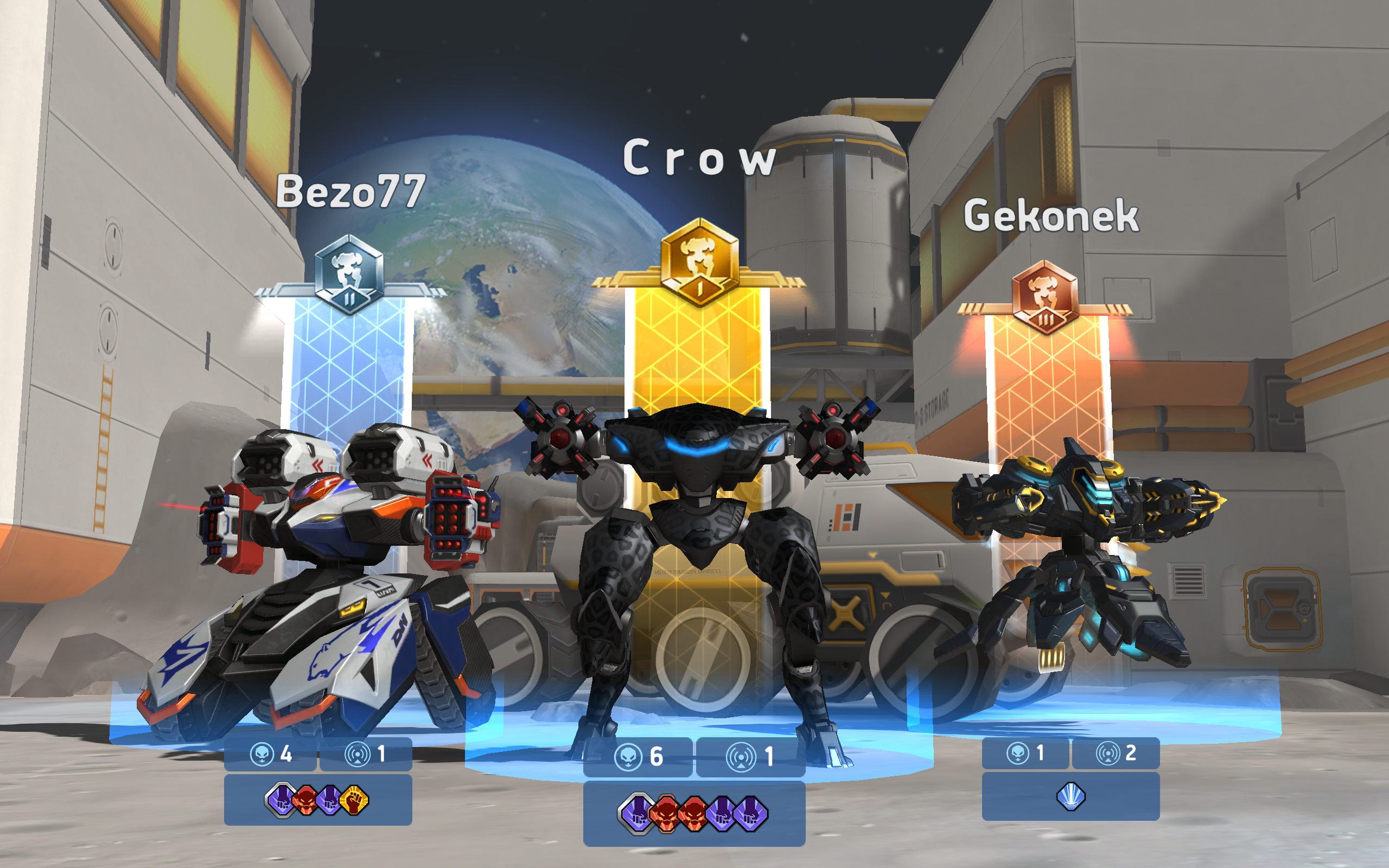Click the blue shell accolade badge under Gekonek
The width and height of the screenshot is (1389, 868).
(x=1072, y=799)
